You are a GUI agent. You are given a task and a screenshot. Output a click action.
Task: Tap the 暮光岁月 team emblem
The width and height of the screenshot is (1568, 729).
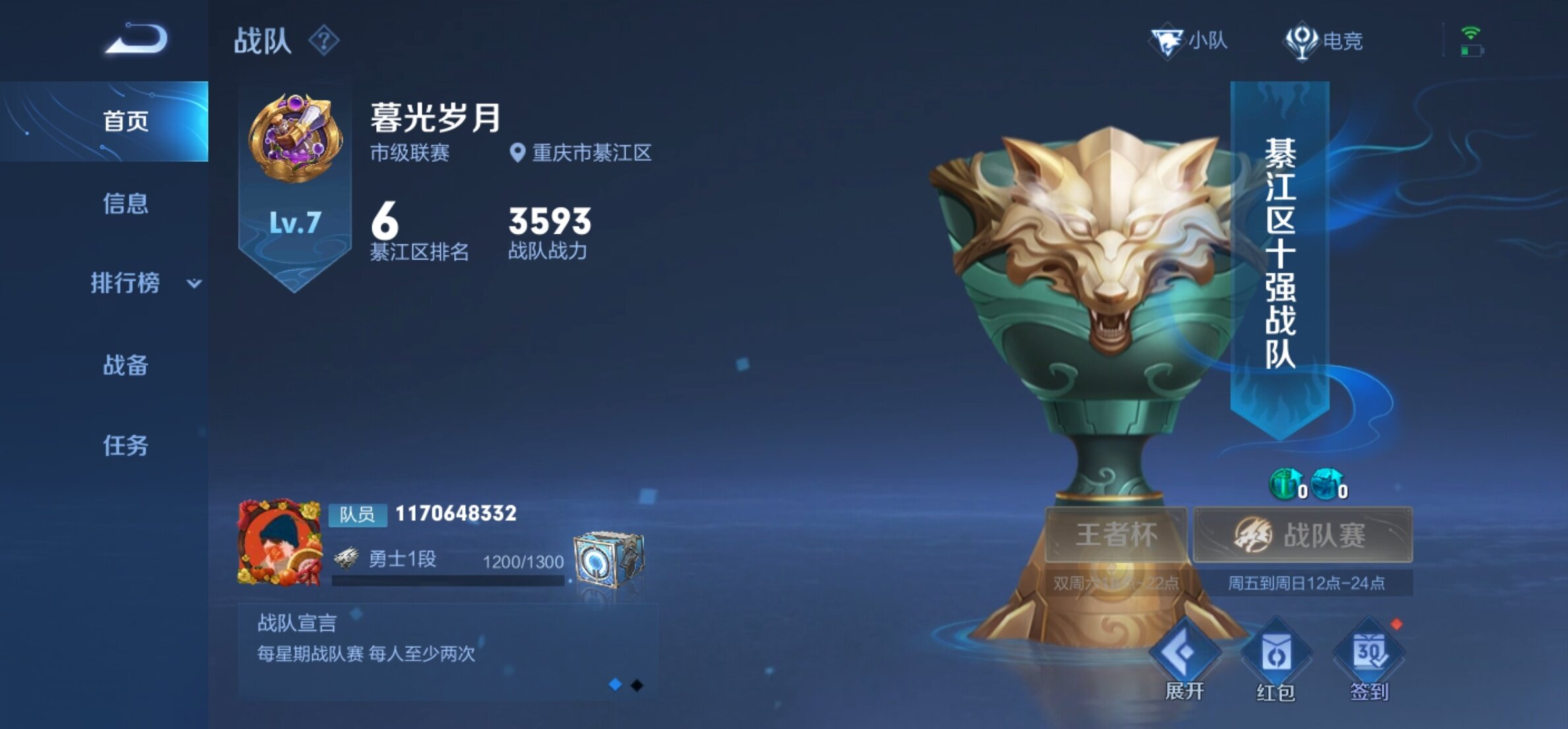[x=295, y=137]
